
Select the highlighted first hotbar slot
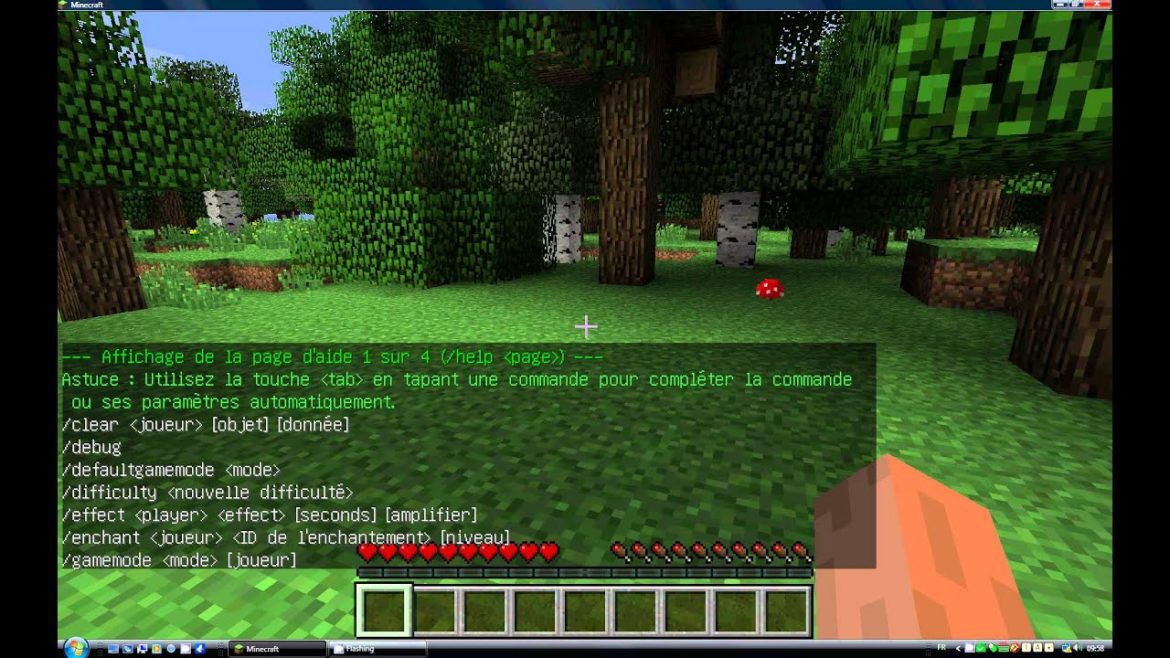point(384,610)
